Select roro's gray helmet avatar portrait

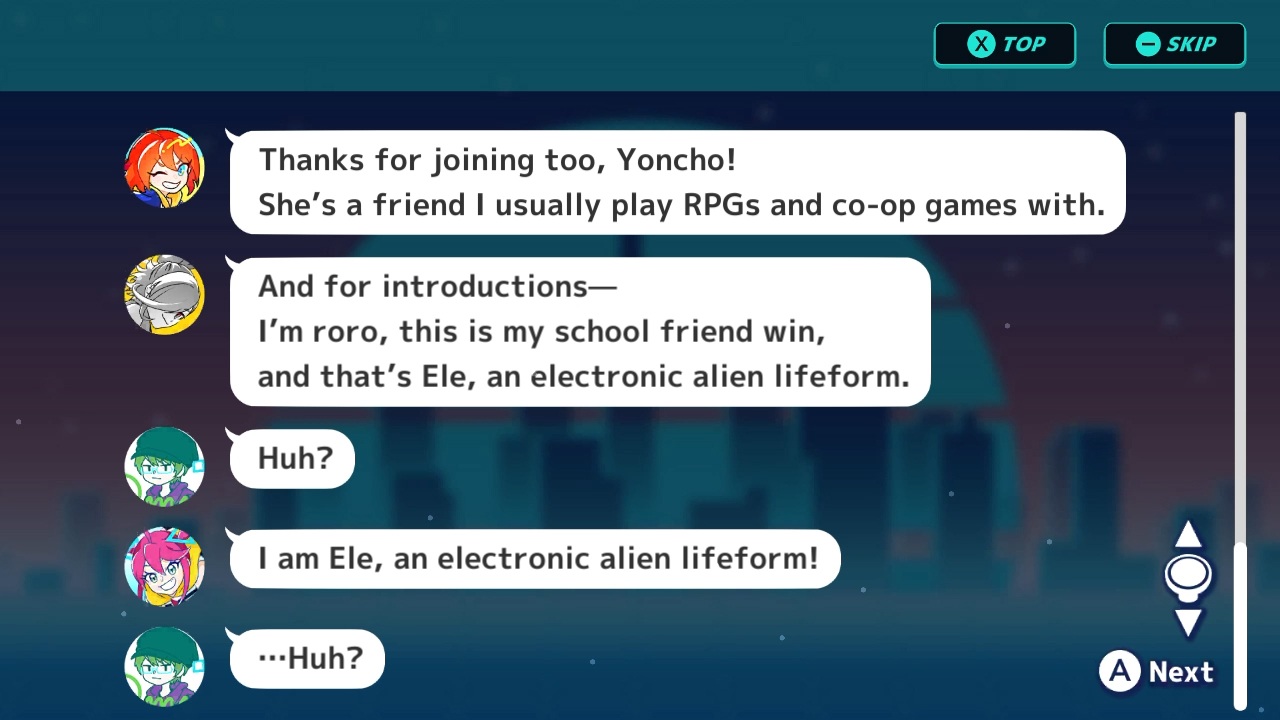163,293
